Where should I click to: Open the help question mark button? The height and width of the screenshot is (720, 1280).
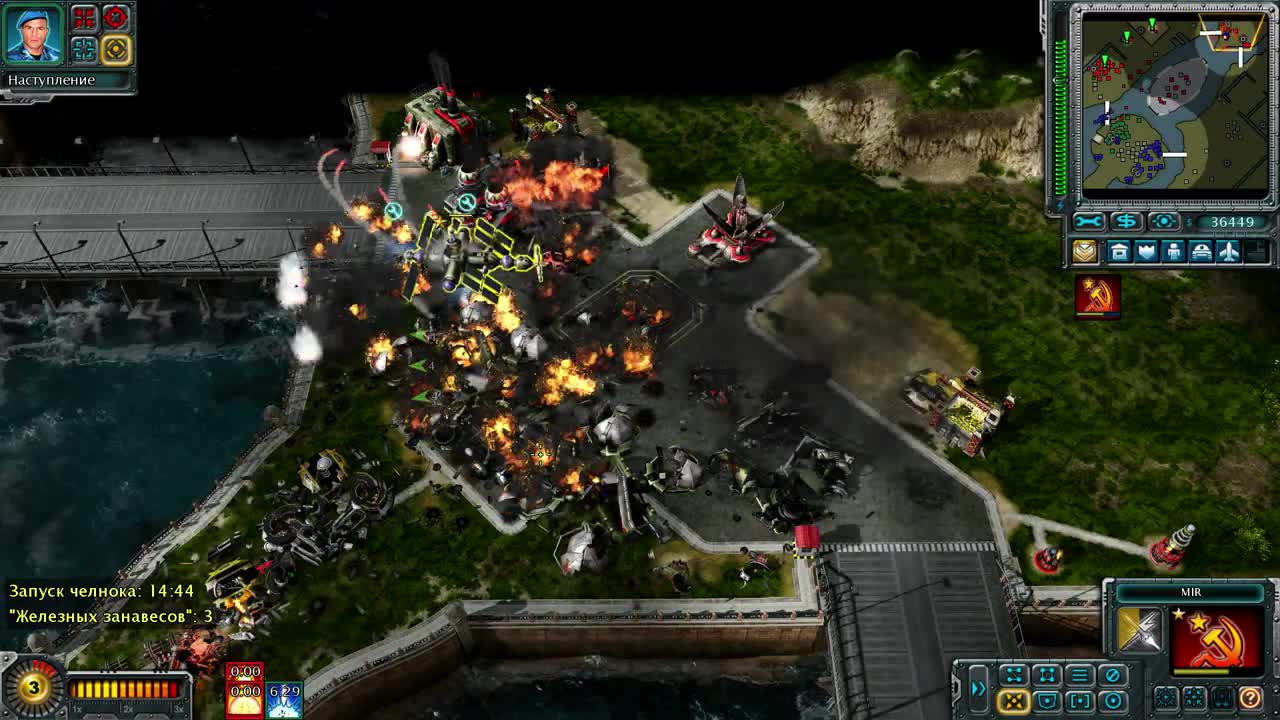click(1249, 700)
